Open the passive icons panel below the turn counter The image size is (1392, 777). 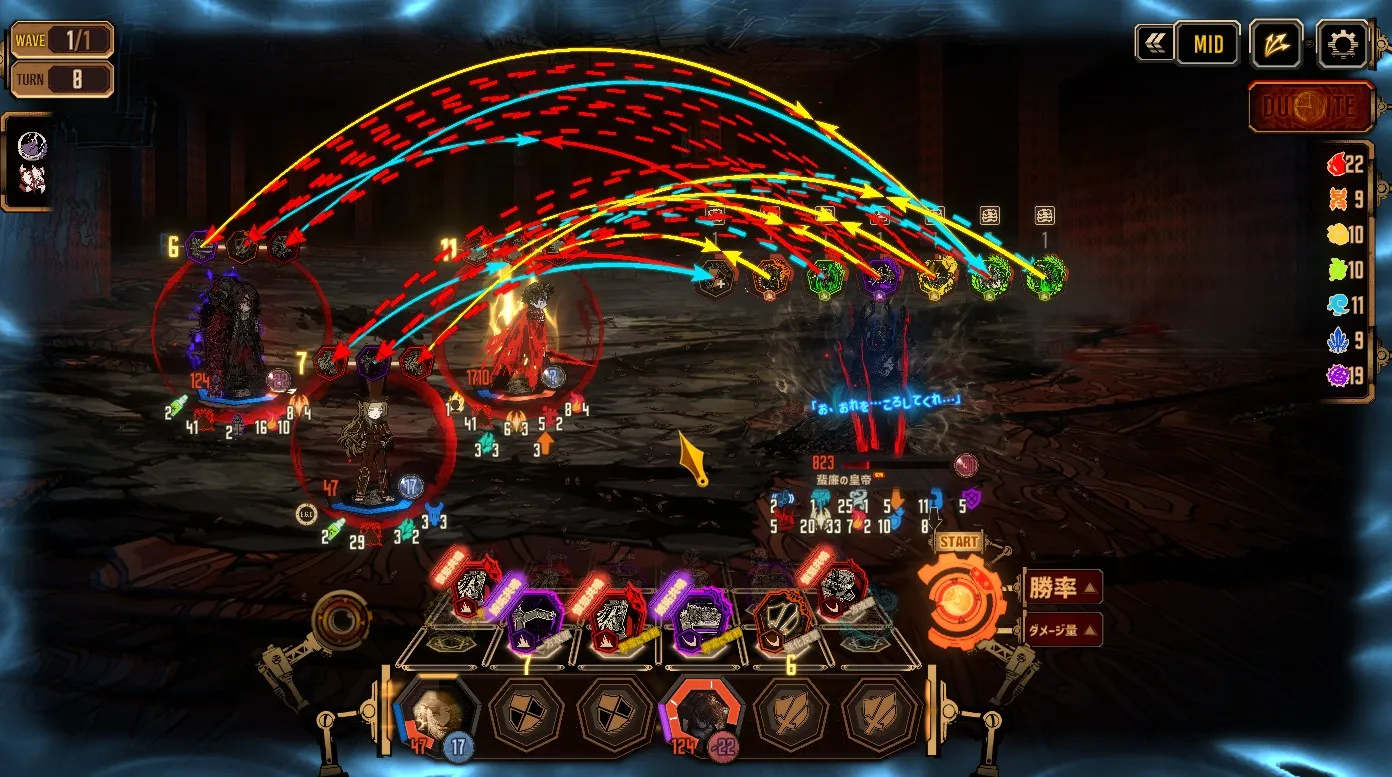(32, 162)
